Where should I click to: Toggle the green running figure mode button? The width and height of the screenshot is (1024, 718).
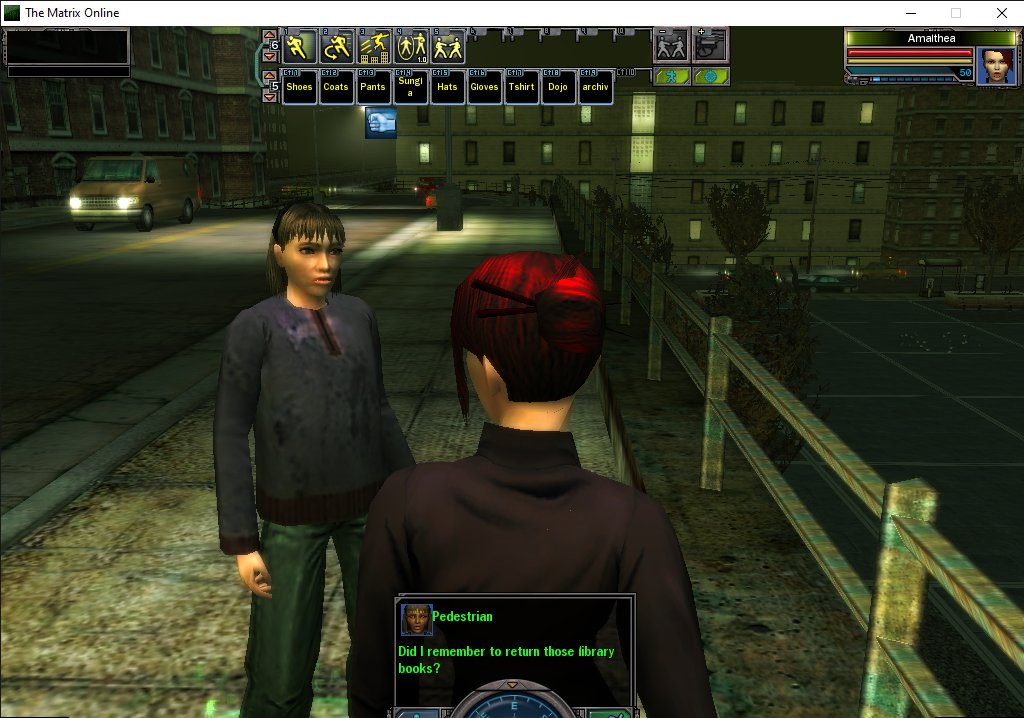(x=670, y=76)
